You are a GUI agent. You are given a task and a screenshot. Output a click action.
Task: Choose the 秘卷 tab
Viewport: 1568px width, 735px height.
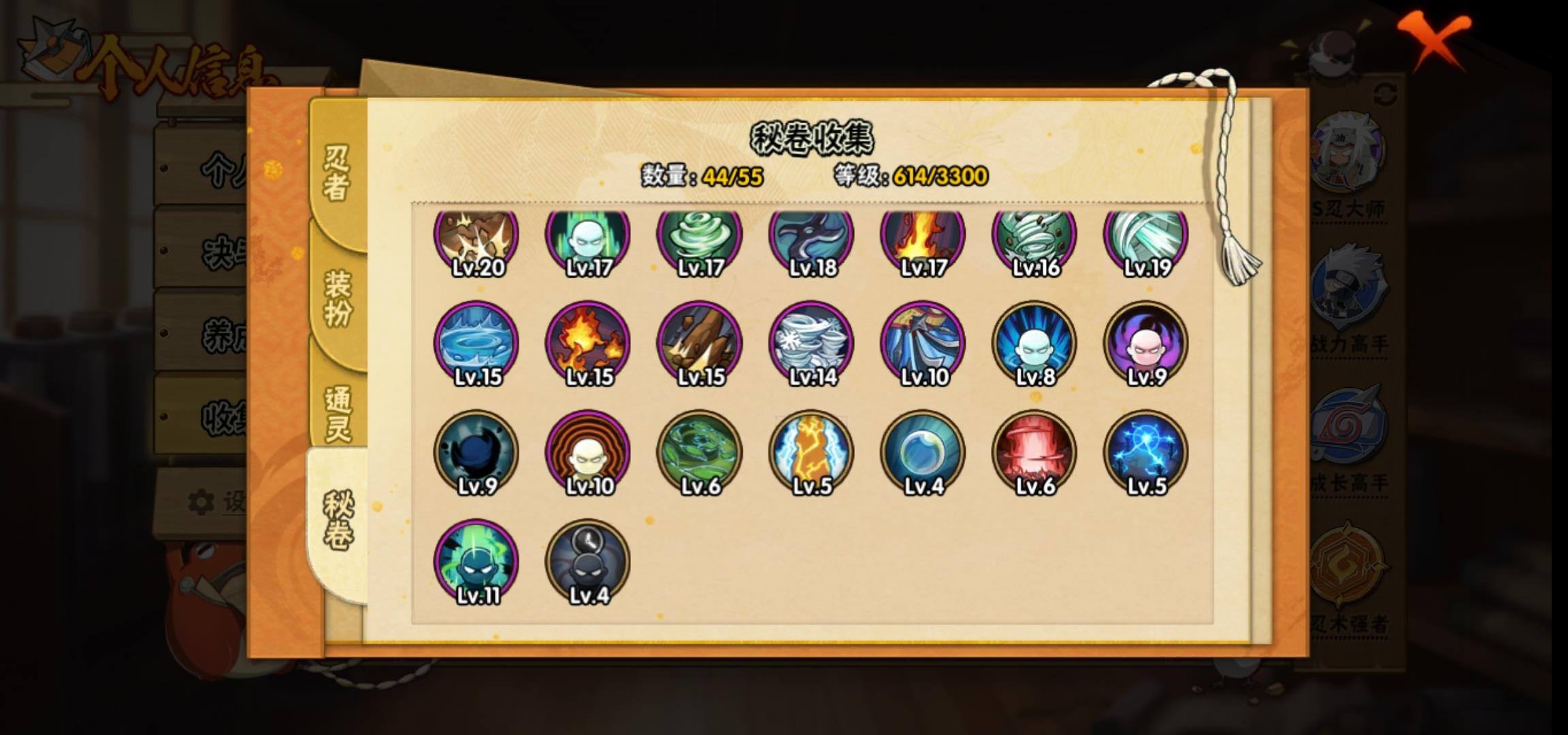pos(338,521)
